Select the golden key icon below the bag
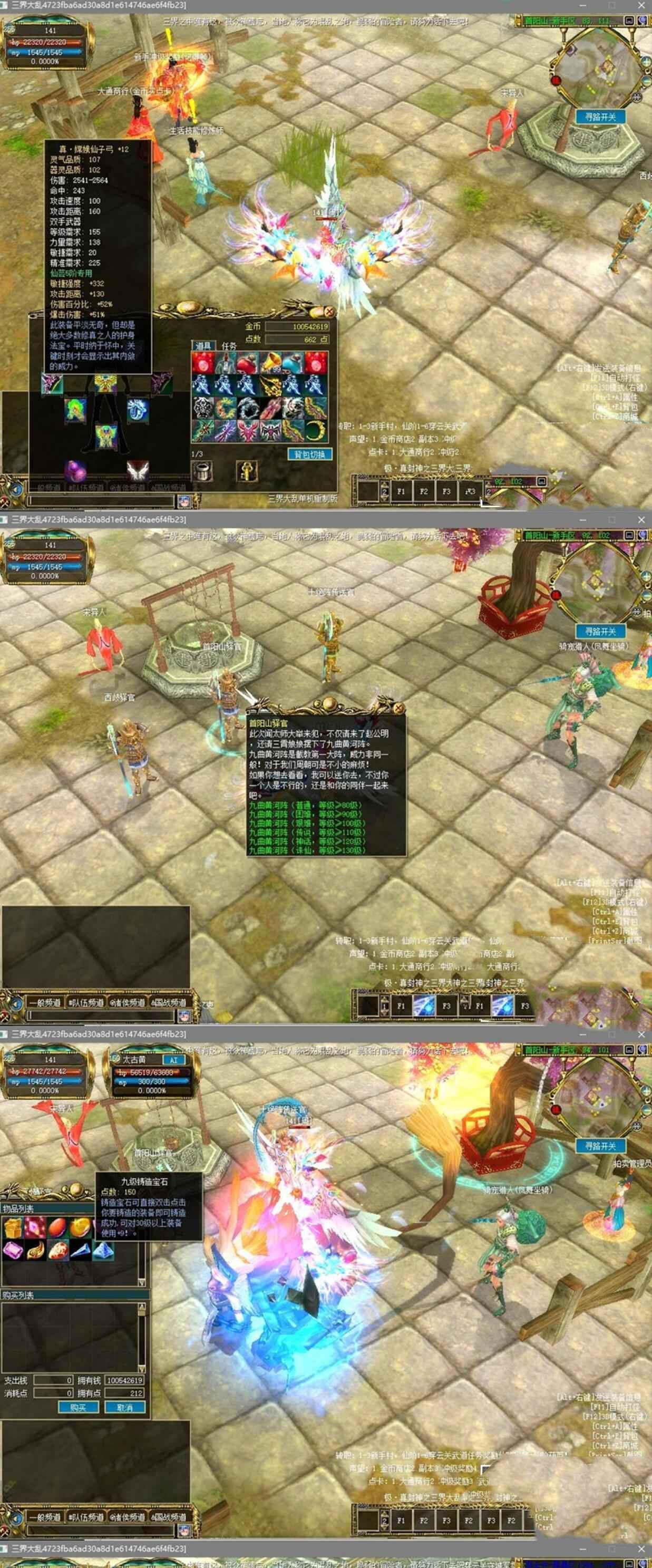This screenshot has height=1568, width=652. click(247, 470)
